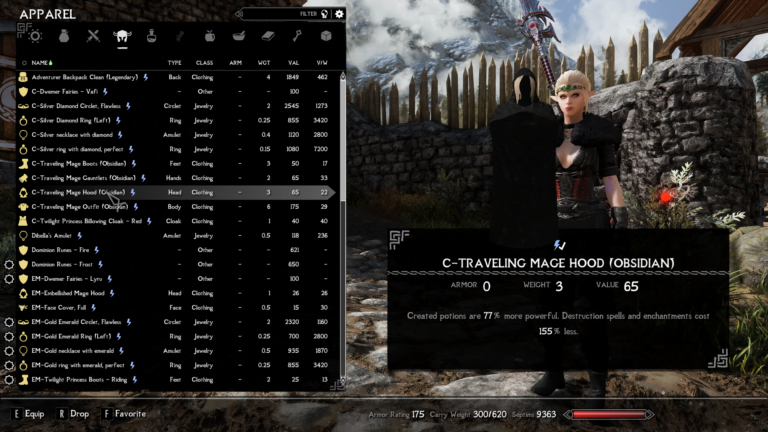Choose Dominion Runes - Fire
The height and width of the screenshot is (432, 768).
(x=61, y=250)
